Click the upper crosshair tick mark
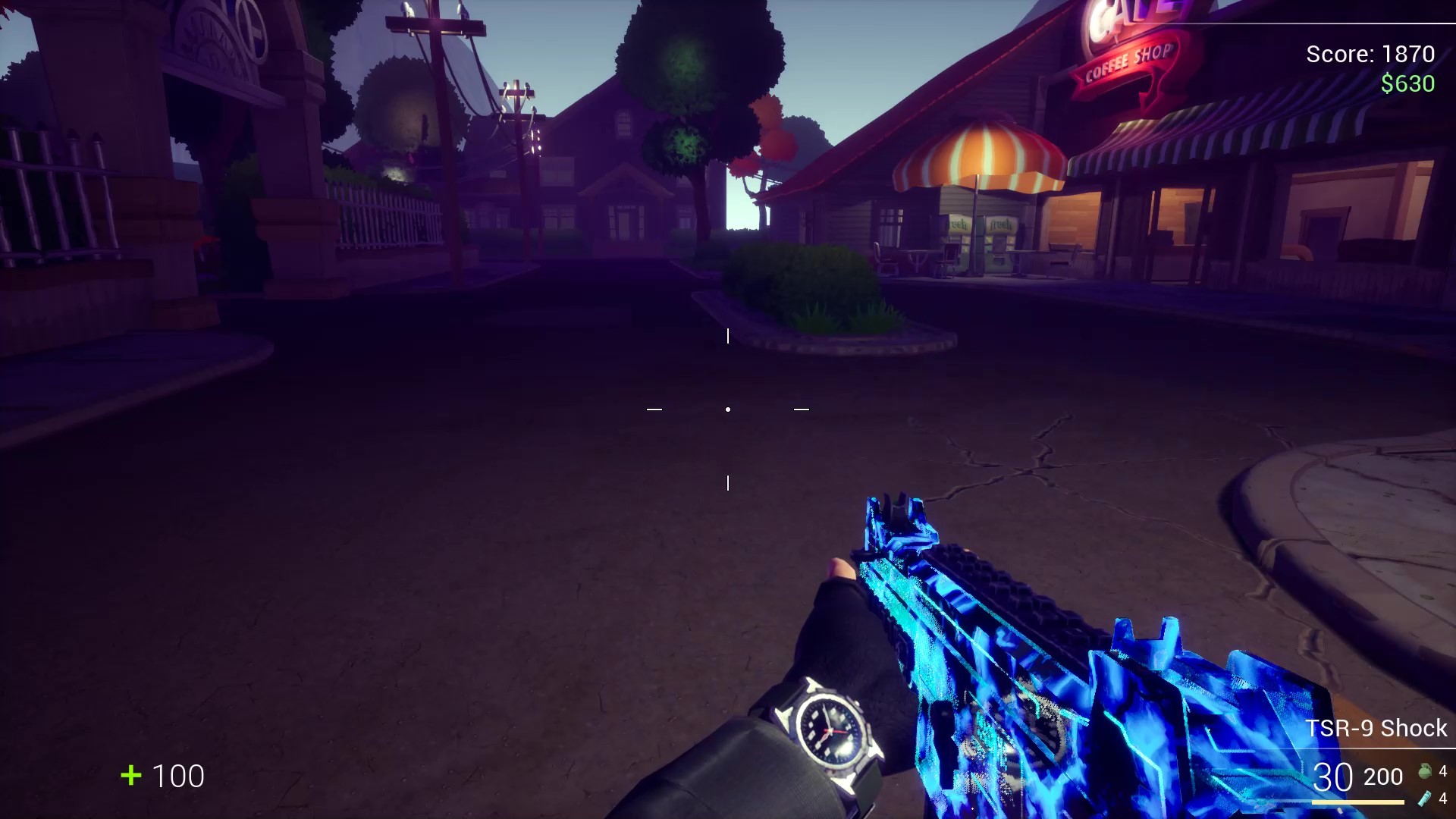Viewport: 1456px width, 819px height. click(x=729, y=335)
